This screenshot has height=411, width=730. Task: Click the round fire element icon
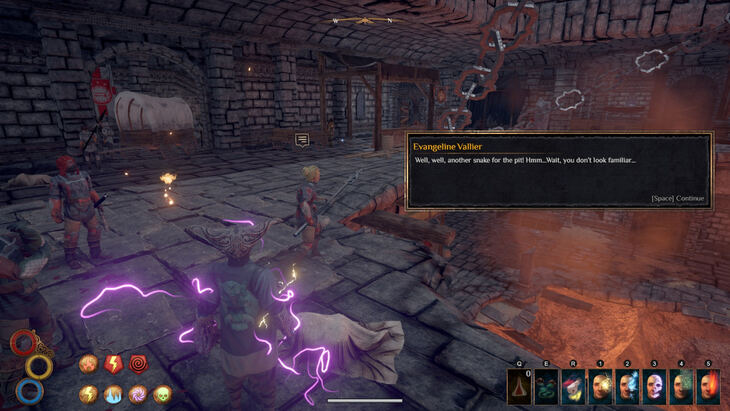89,365
